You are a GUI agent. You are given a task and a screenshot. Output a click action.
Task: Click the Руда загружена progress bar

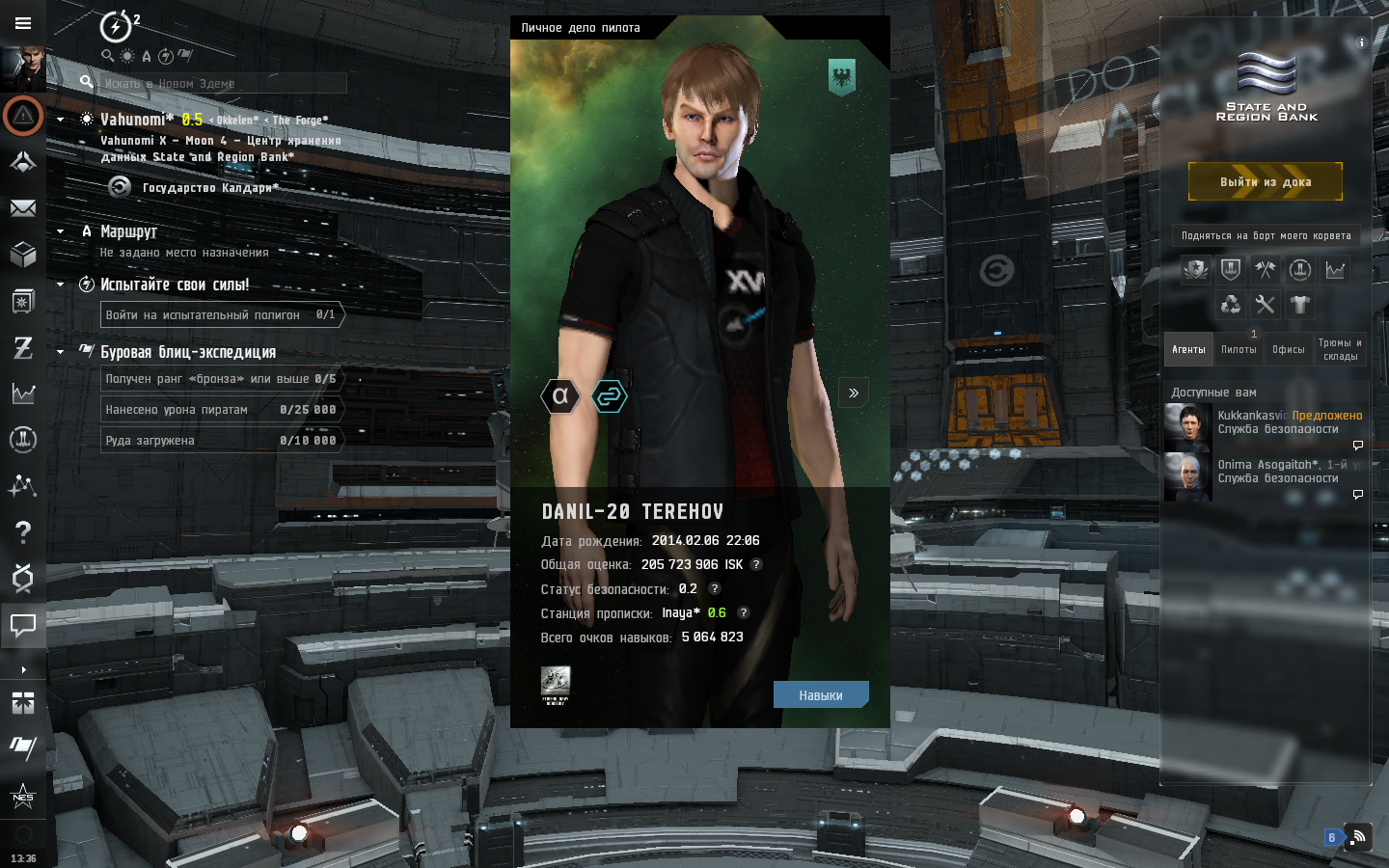pyautogui.click(x=222, y=440)
